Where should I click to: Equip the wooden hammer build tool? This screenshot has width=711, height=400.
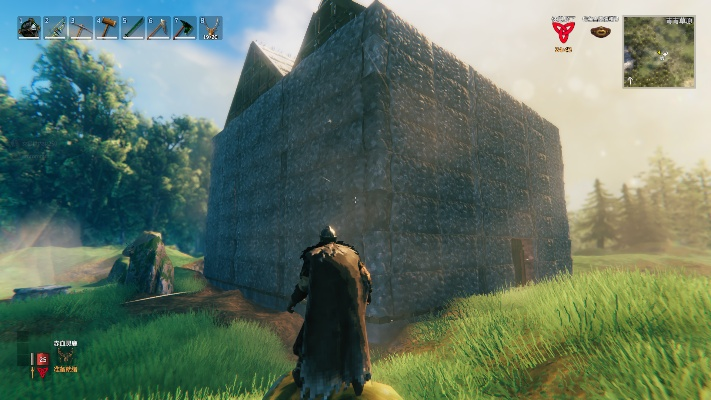[107, 28]
